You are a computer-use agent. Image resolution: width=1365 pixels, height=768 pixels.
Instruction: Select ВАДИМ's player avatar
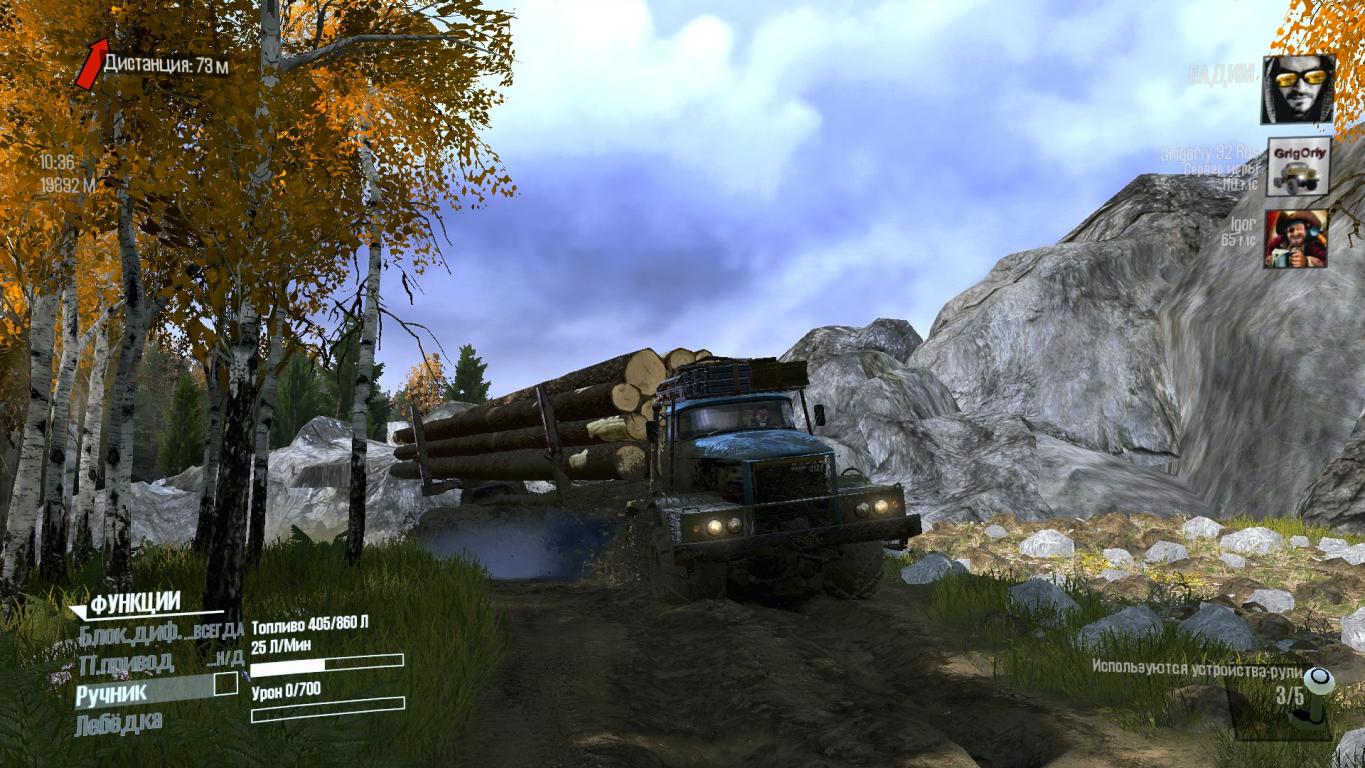tap(1298, 90)
